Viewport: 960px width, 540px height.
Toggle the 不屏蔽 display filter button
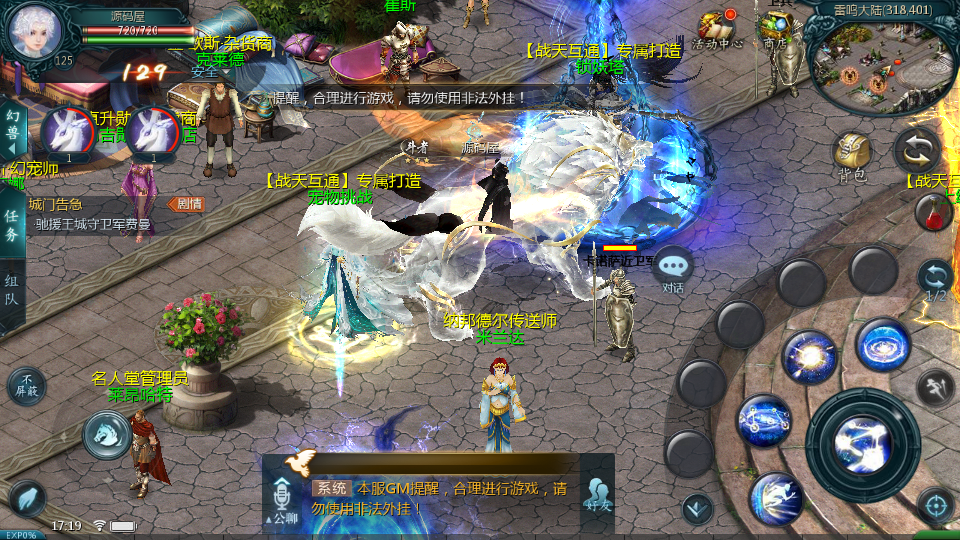[27, 386]
